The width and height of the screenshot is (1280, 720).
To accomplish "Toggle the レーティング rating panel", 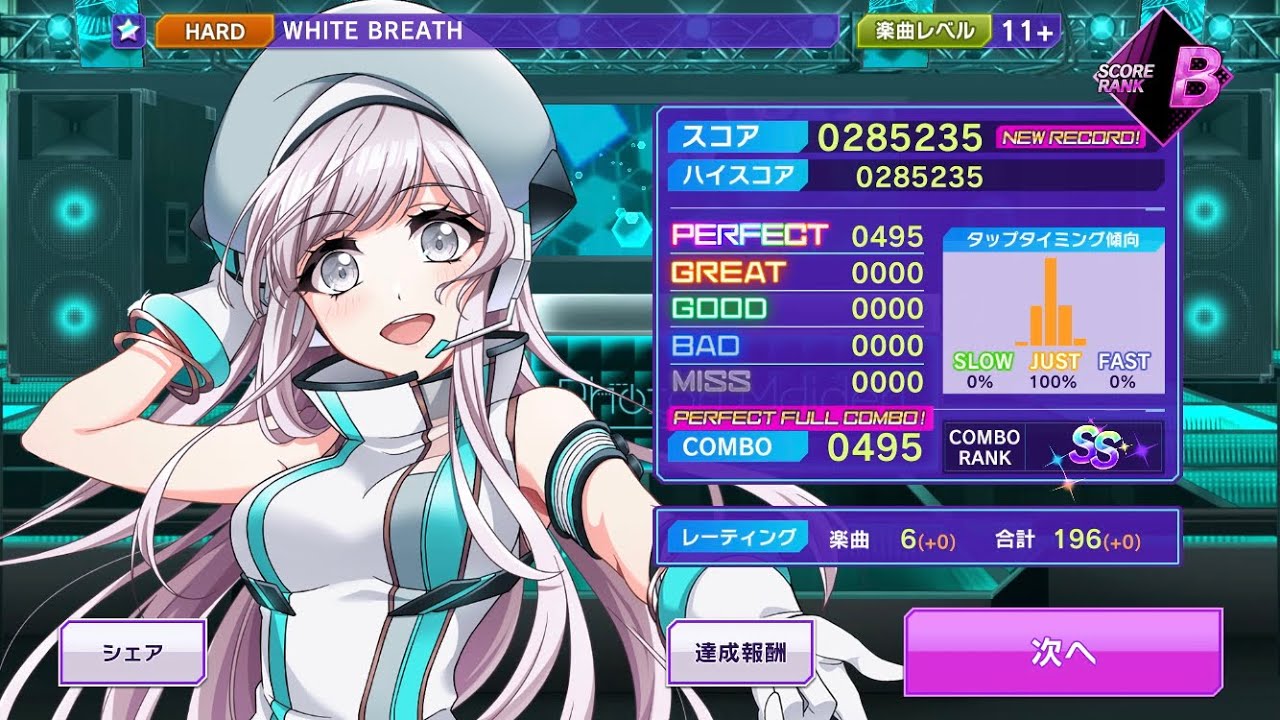I will click(739, 537).
